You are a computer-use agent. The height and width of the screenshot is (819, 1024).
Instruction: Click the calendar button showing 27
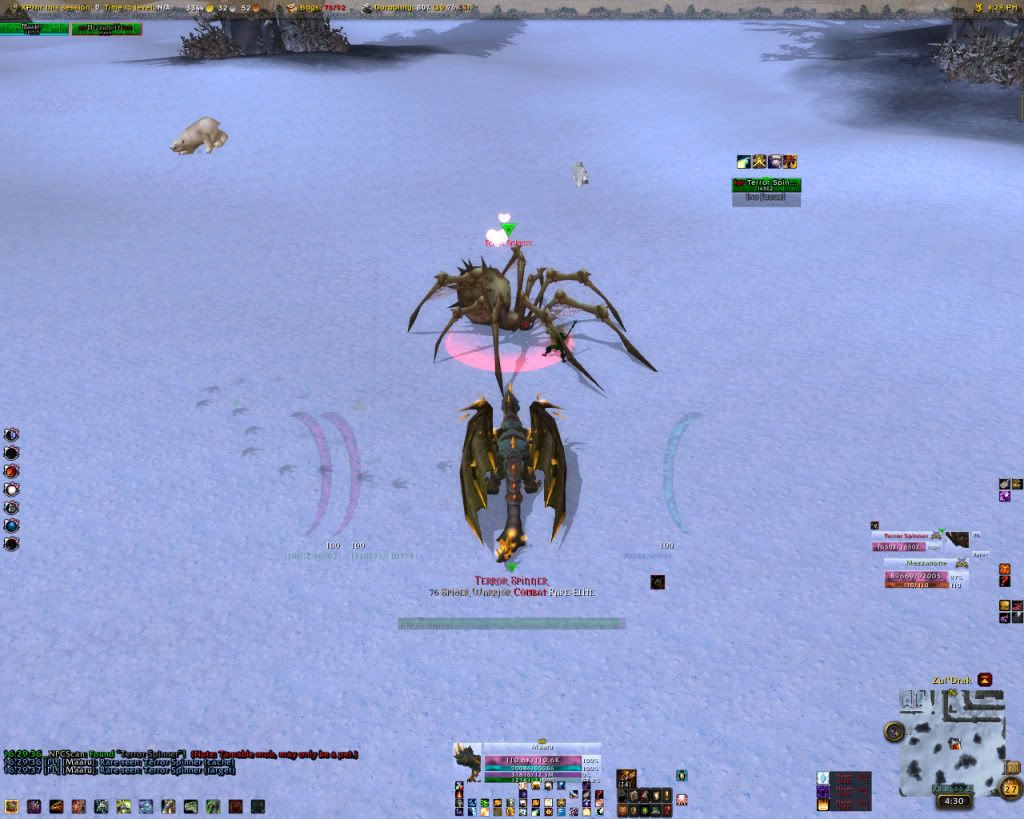pyautogui.click(x=1011, y=789)
